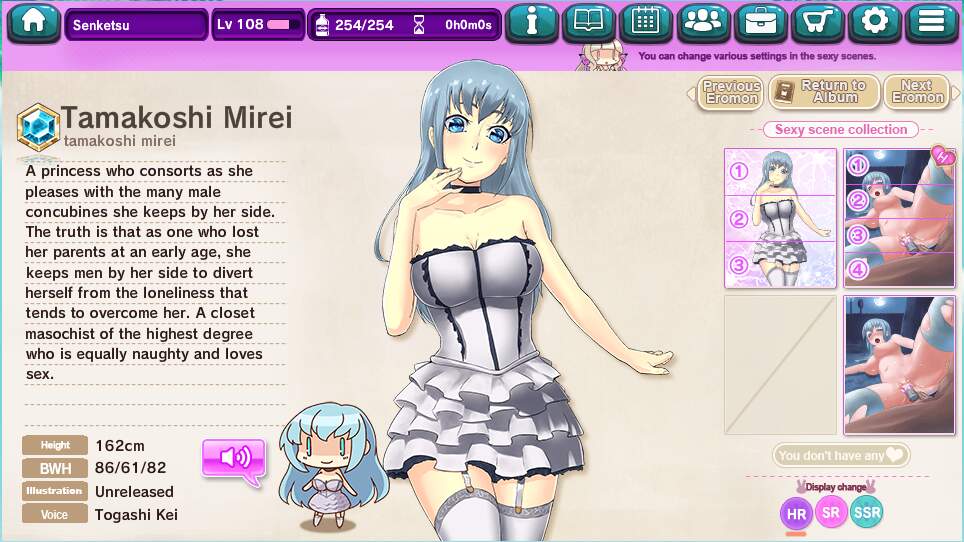Open the info icon menu
The image size is (964, 542).
pyautogui.click(x=531, y=23)
